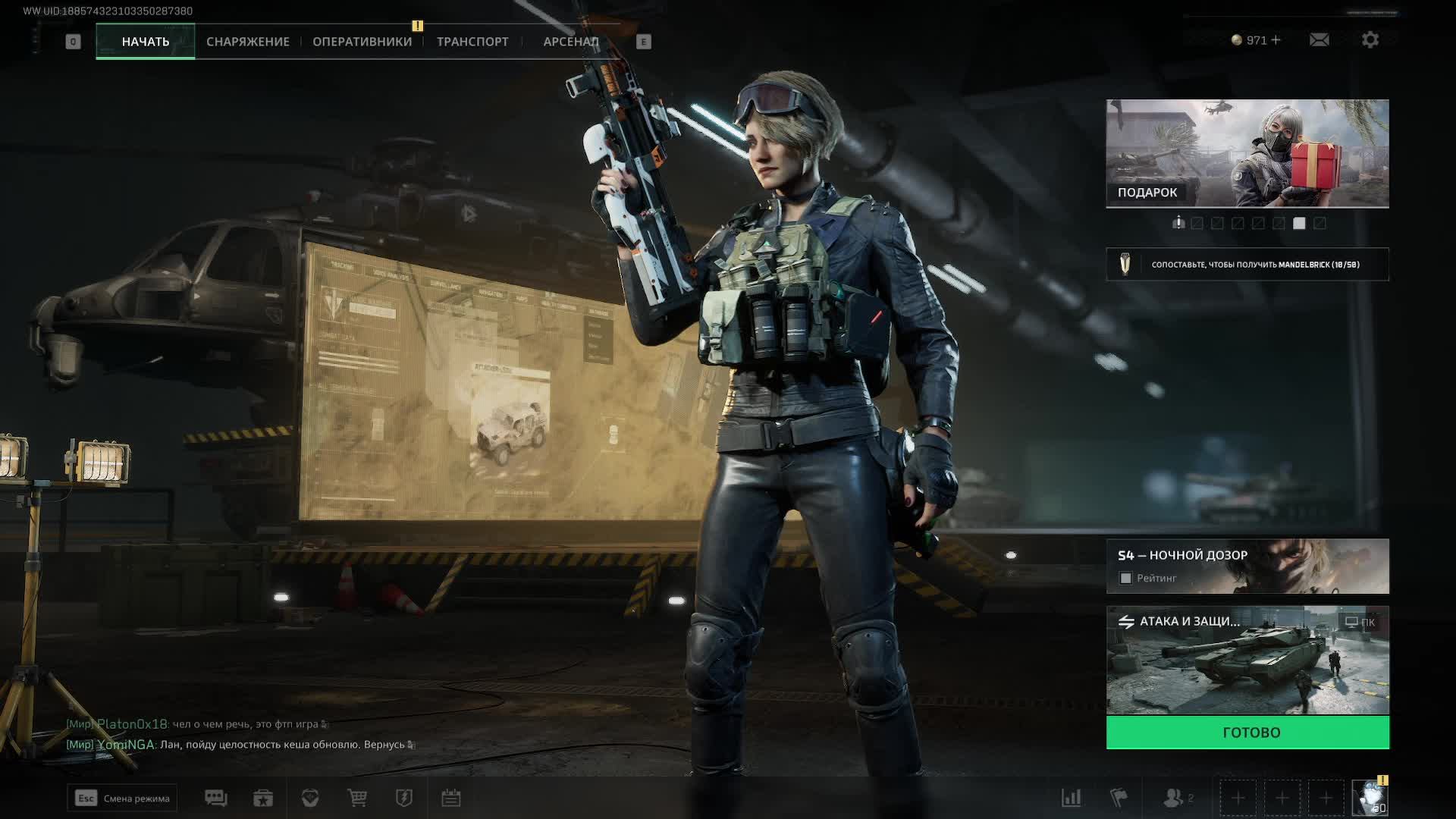
Task: Add currency with the plus button
Action: coord(1276,40)
